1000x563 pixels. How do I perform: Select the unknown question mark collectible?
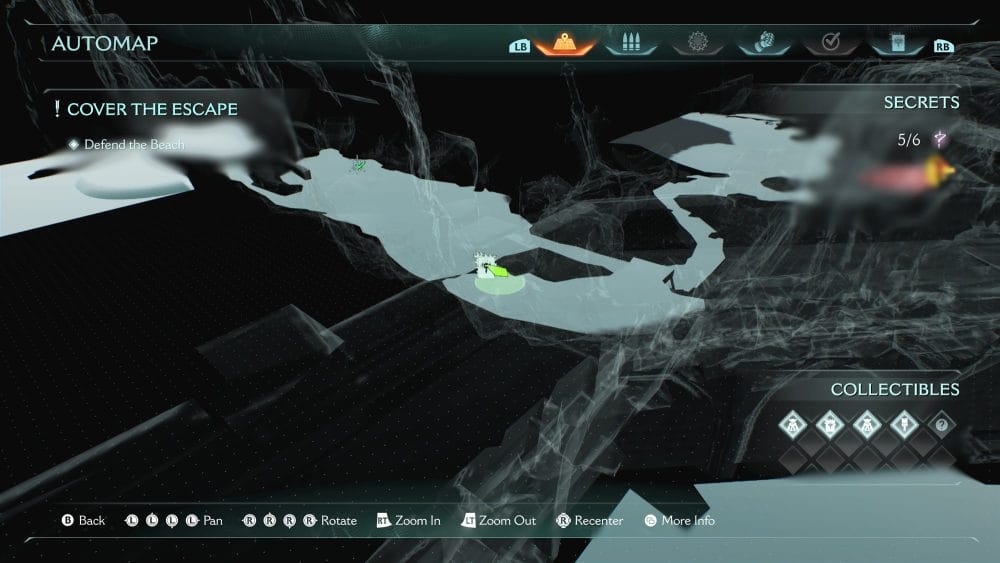click(940, 424)
